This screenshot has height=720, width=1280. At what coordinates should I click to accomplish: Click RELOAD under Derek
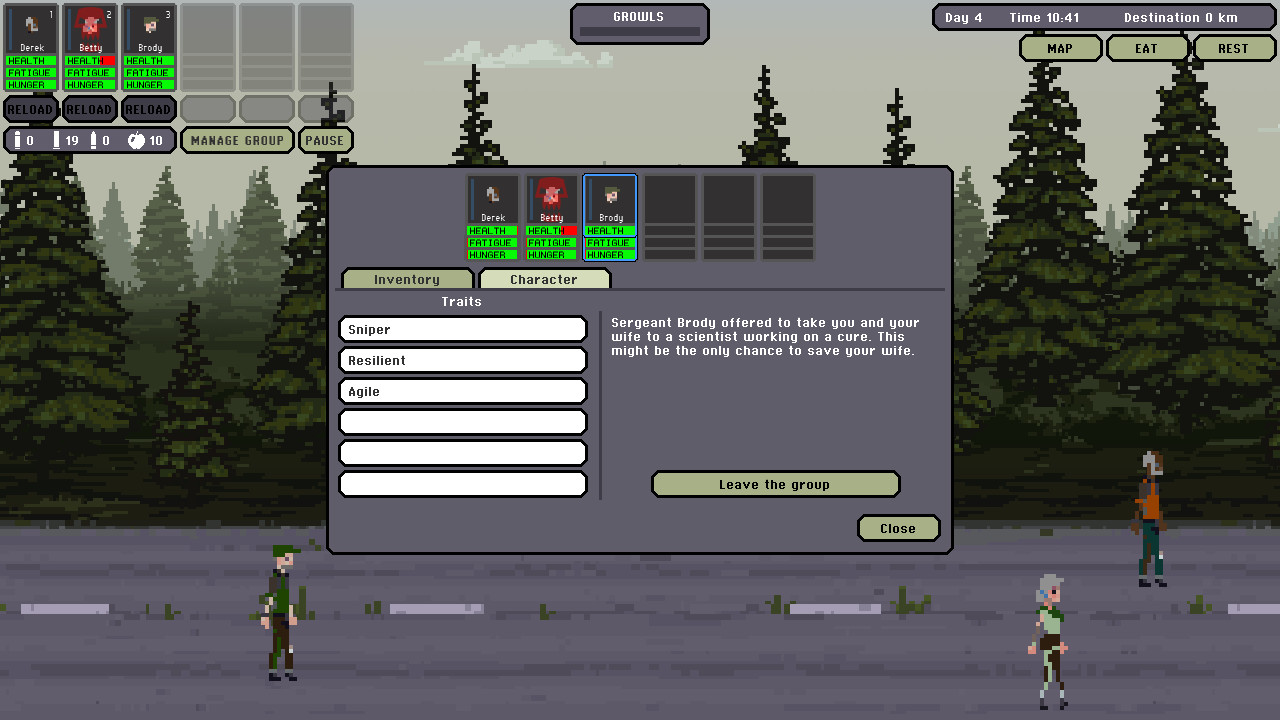point(30,109)
